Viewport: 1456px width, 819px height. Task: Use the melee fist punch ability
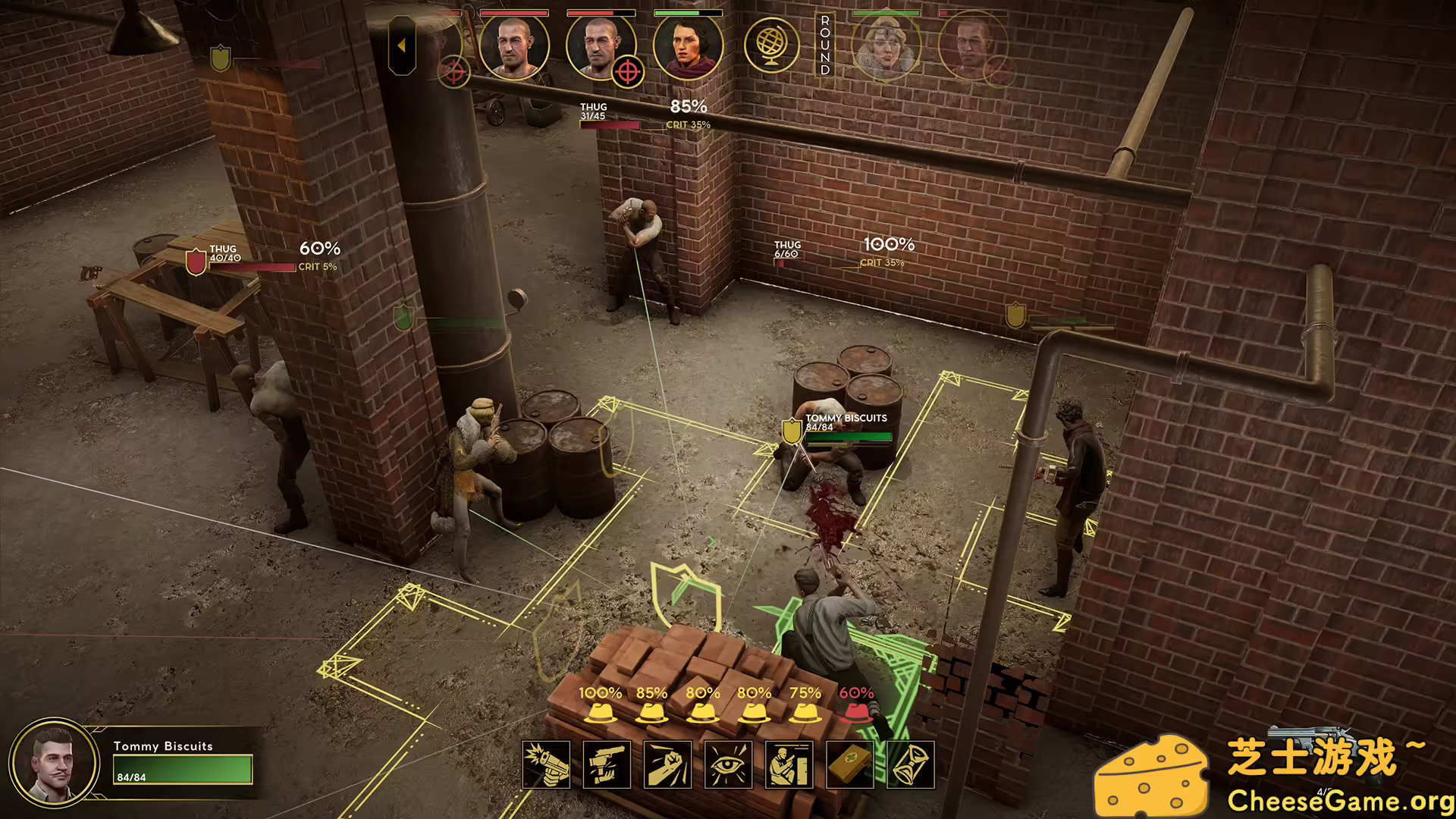pyautogui.click(x=667, y=764)
